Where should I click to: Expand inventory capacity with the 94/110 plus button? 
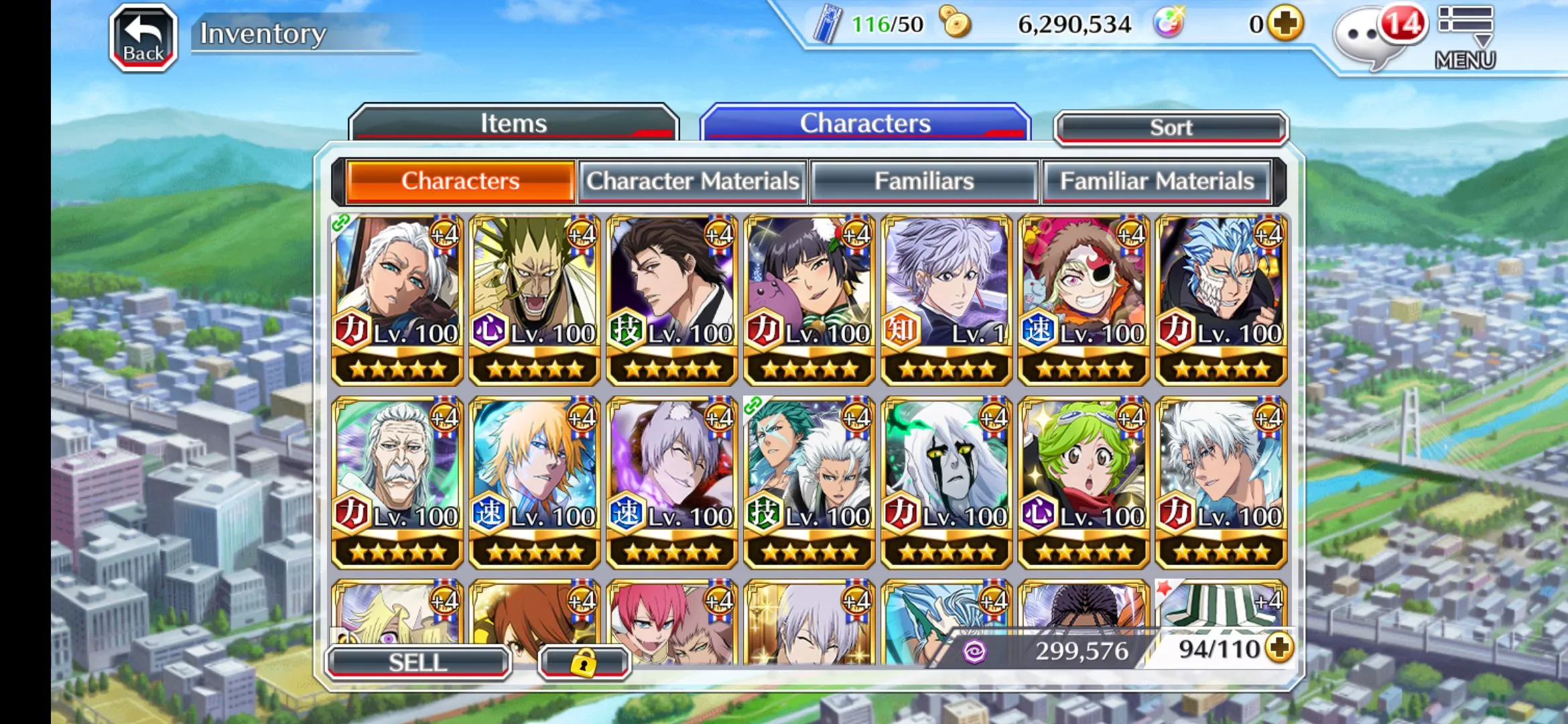(1280, 648)
